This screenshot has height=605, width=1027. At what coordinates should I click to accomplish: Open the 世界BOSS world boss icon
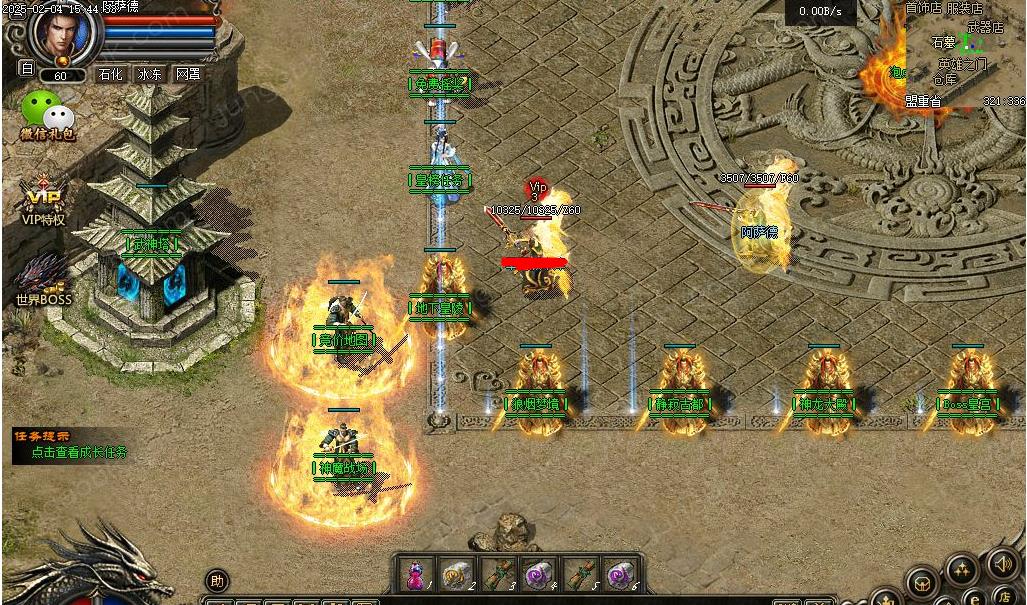[43, 280]
